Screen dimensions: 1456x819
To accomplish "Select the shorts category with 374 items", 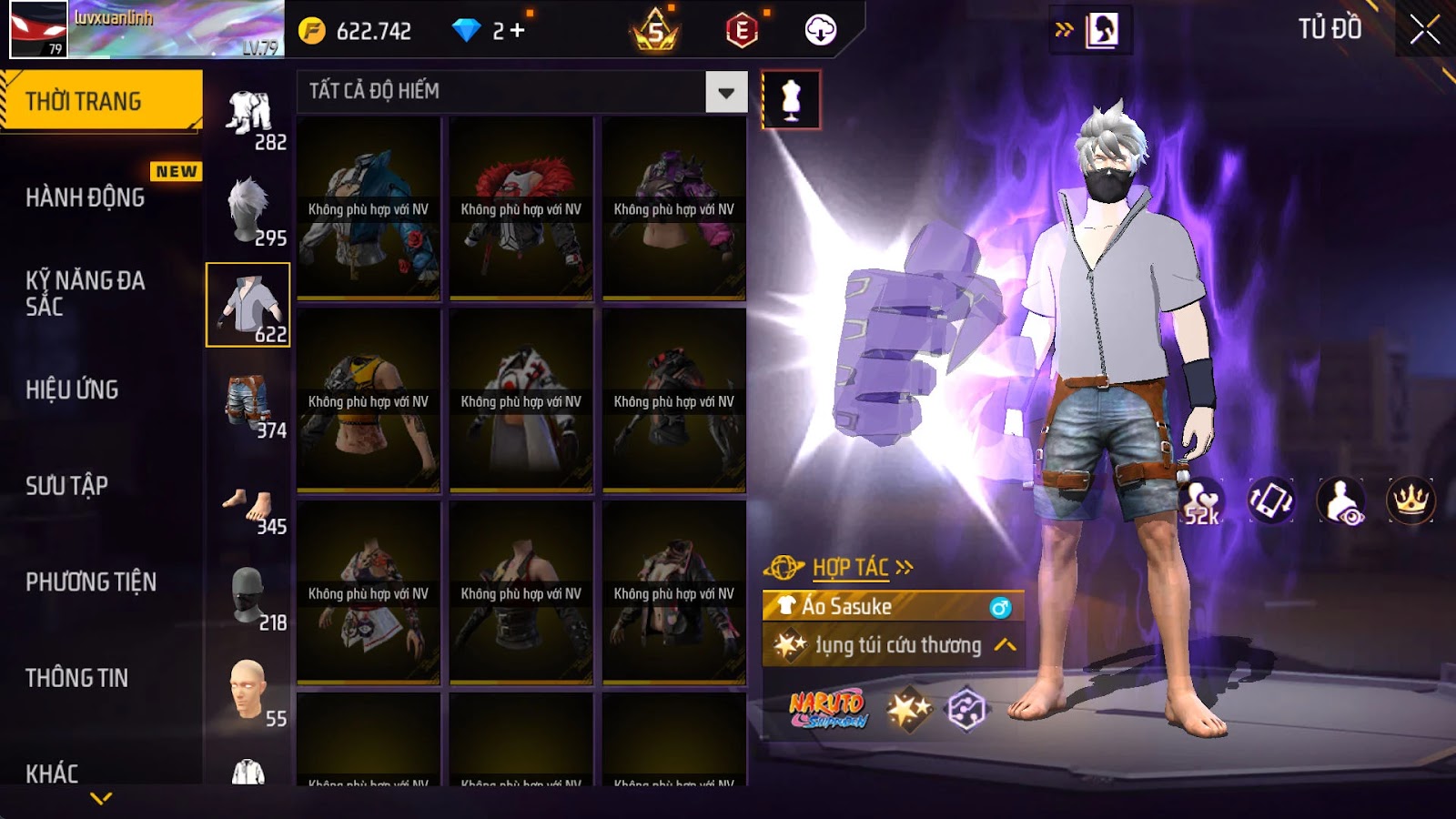I will tap(248, 402).
